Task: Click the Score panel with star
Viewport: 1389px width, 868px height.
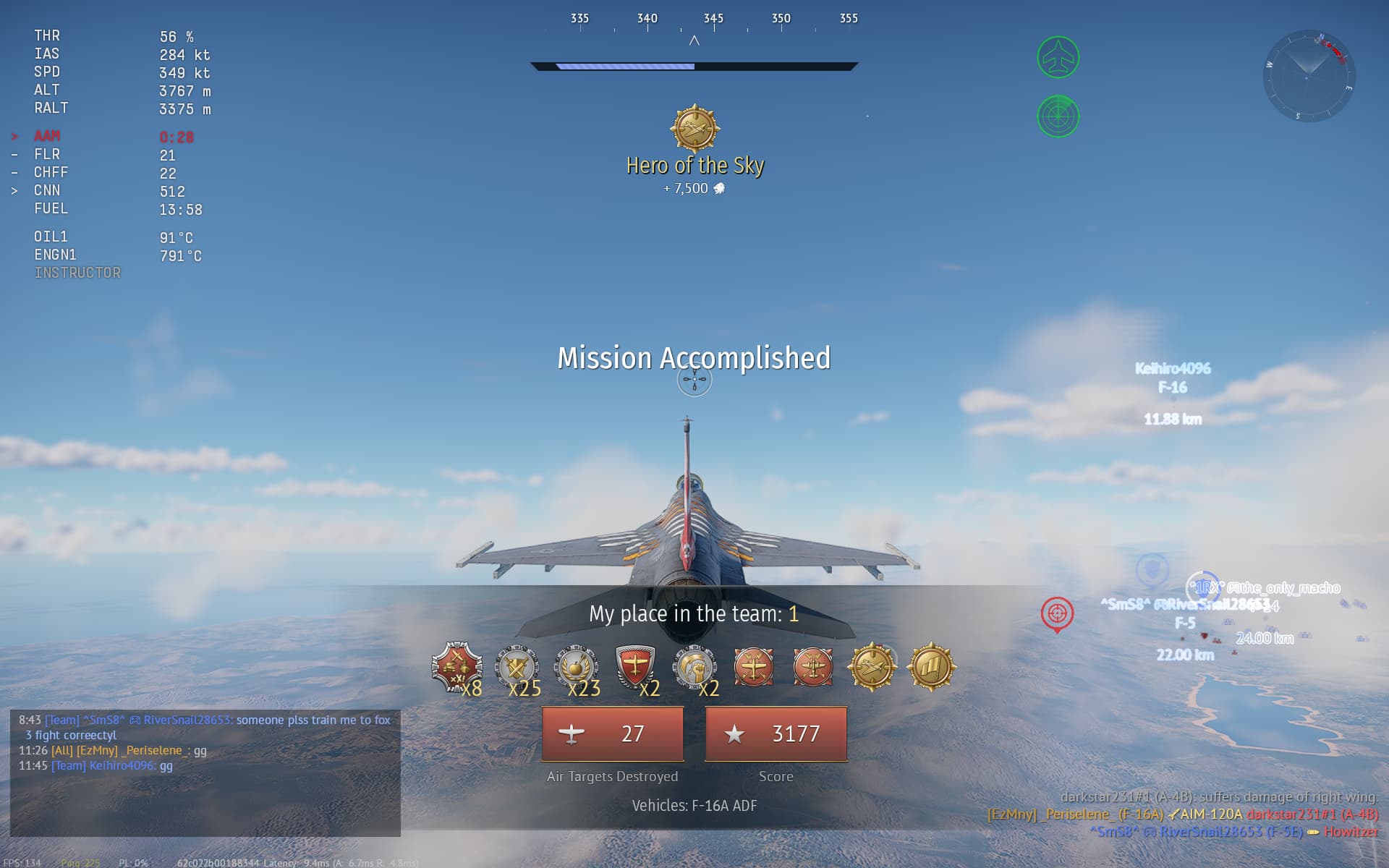Action: click(x=776, y=733)
